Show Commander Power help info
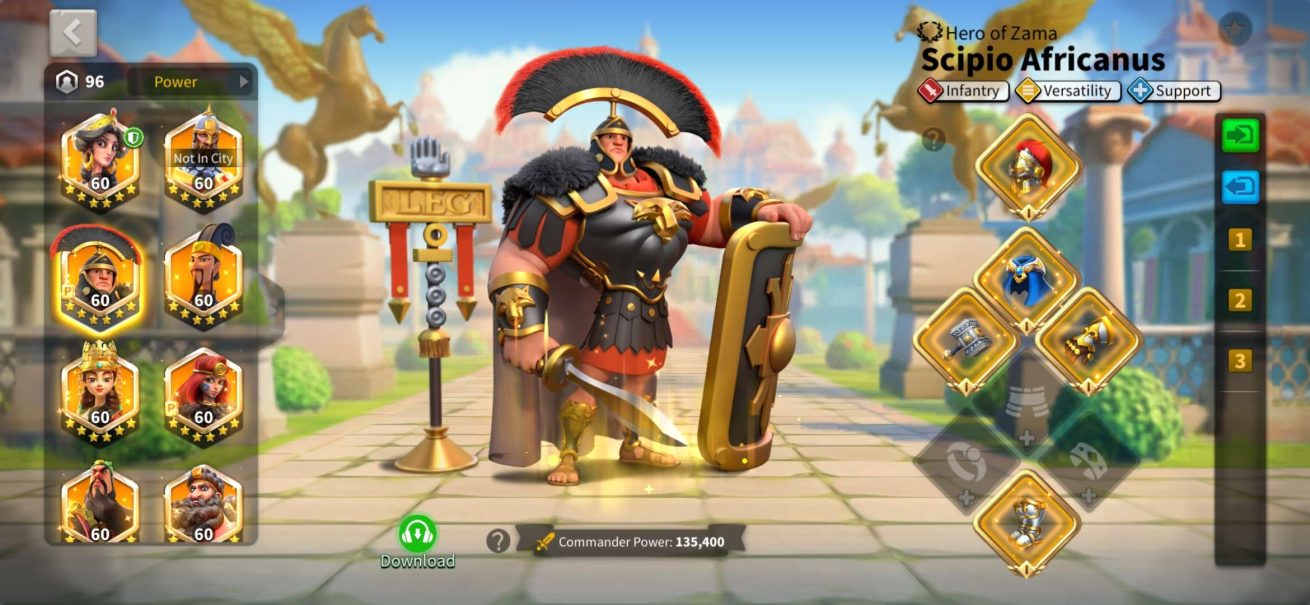 click(498, 541)
